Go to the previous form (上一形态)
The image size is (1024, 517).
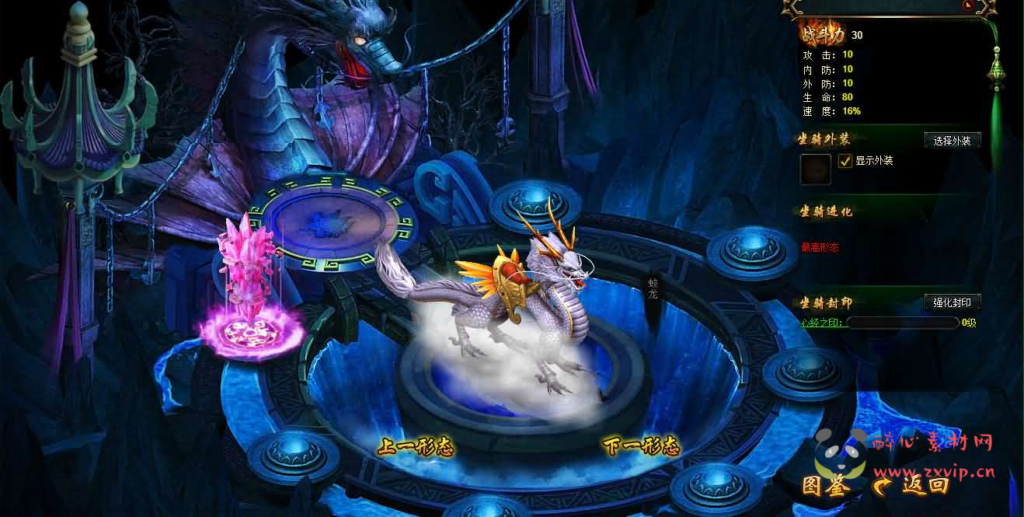pyautogui.click(x=414, y=447)
